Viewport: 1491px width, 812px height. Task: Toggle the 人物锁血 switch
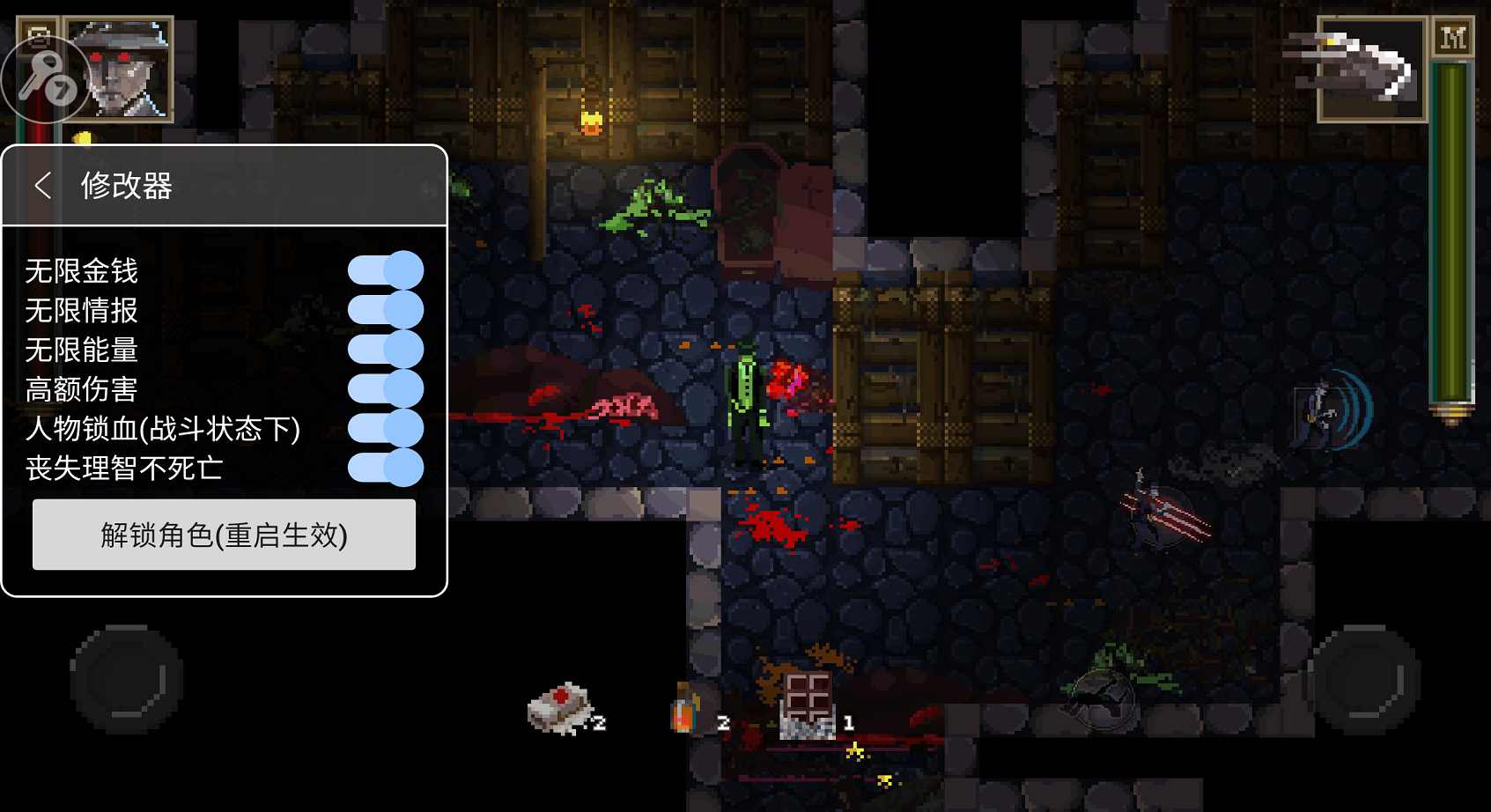pos(386,429)
